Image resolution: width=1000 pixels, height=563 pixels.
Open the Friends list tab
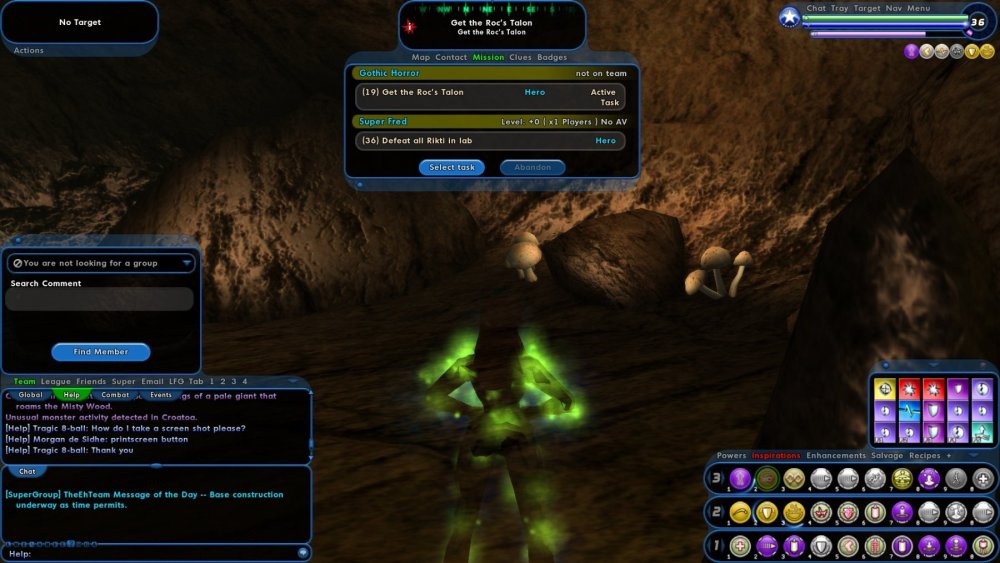click(91, 381)
